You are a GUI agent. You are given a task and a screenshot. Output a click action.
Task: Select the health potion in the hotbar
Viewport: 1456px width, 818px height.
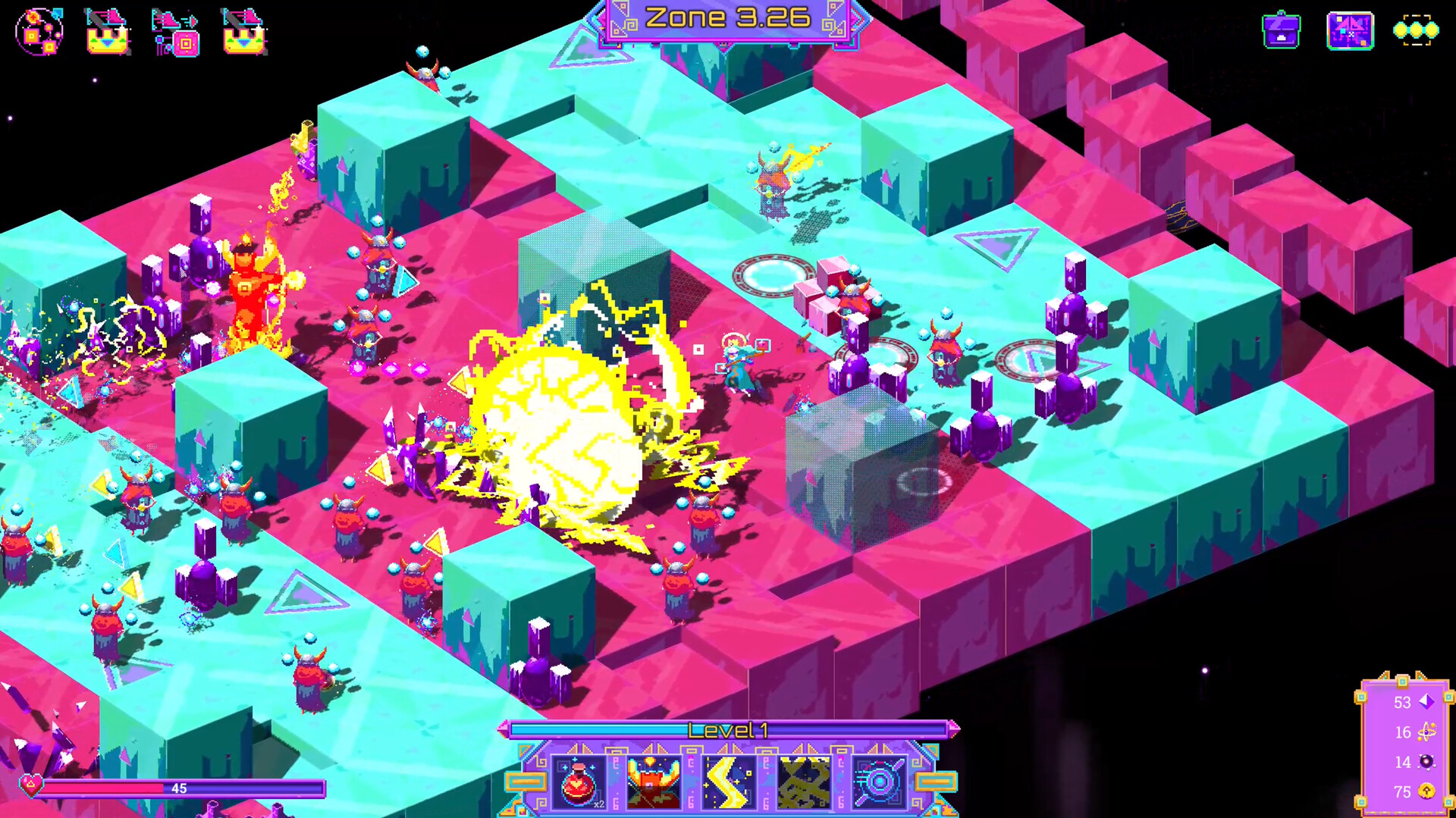click(x=579, y=783)
